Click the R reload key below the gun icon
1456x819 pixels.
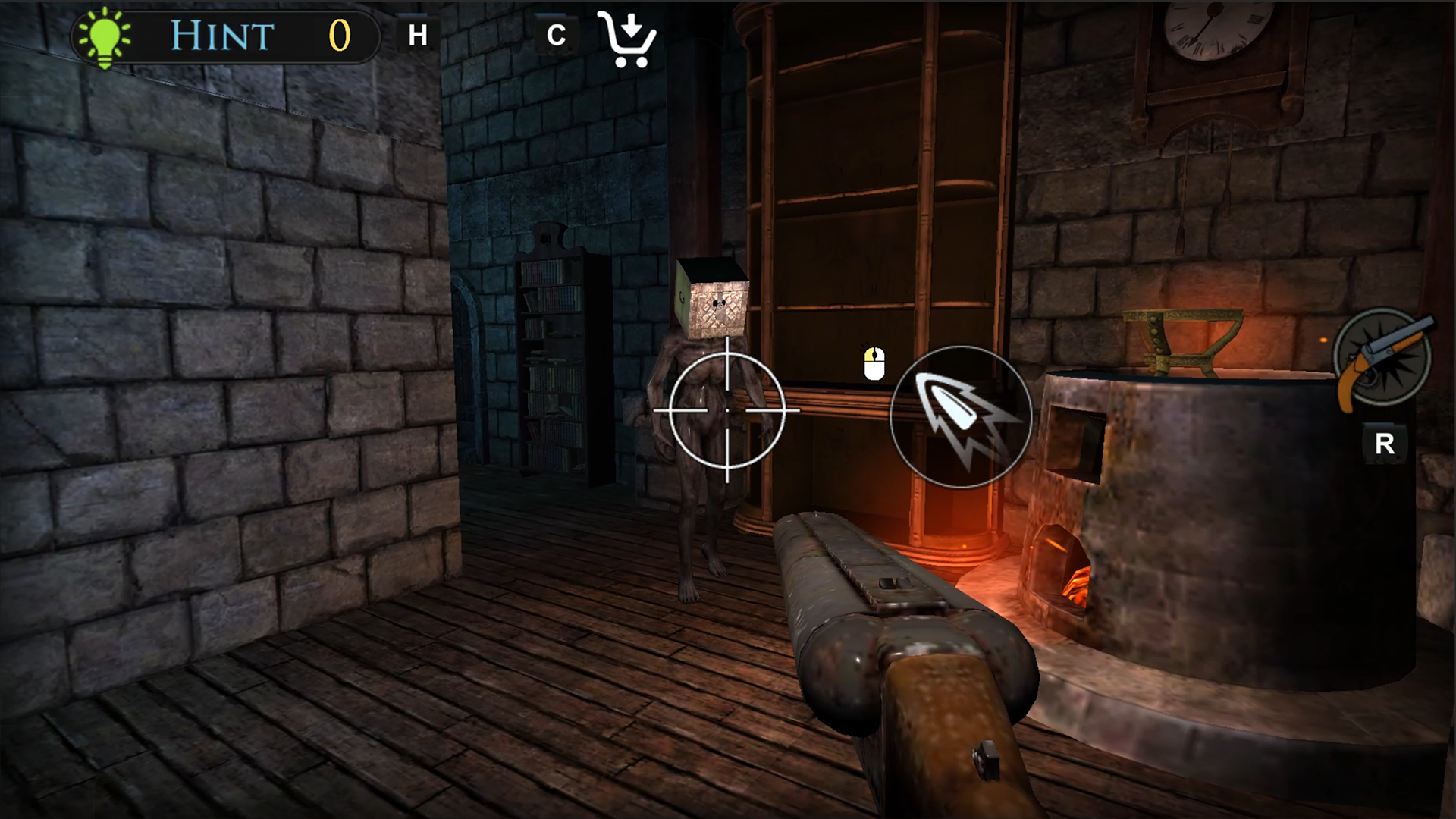pyautogui.click(x=1386, y=442)
